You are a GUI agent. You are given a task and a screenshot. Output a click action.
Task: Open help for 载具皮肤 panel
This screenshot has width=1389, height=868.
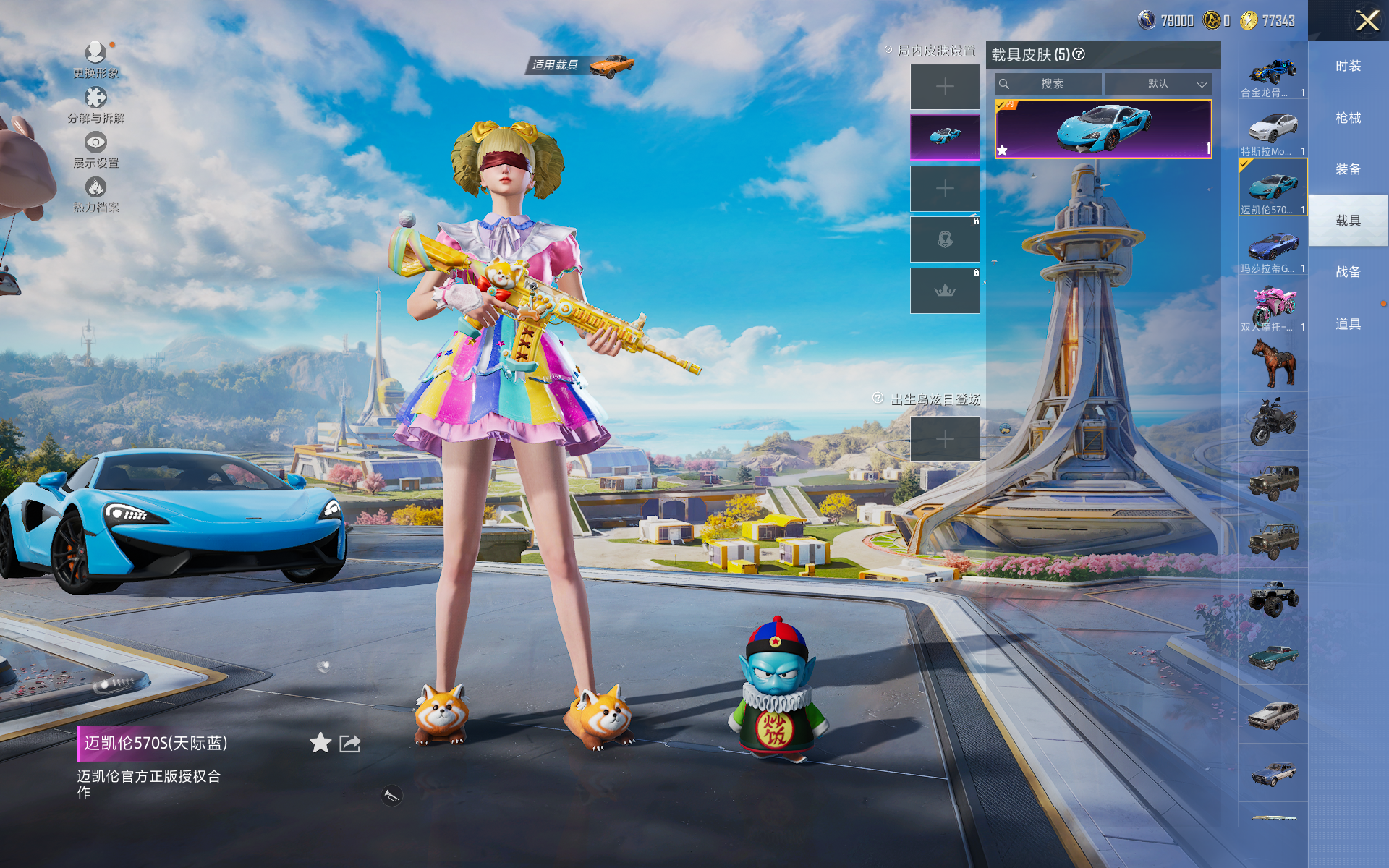(x=1079, y=54)
